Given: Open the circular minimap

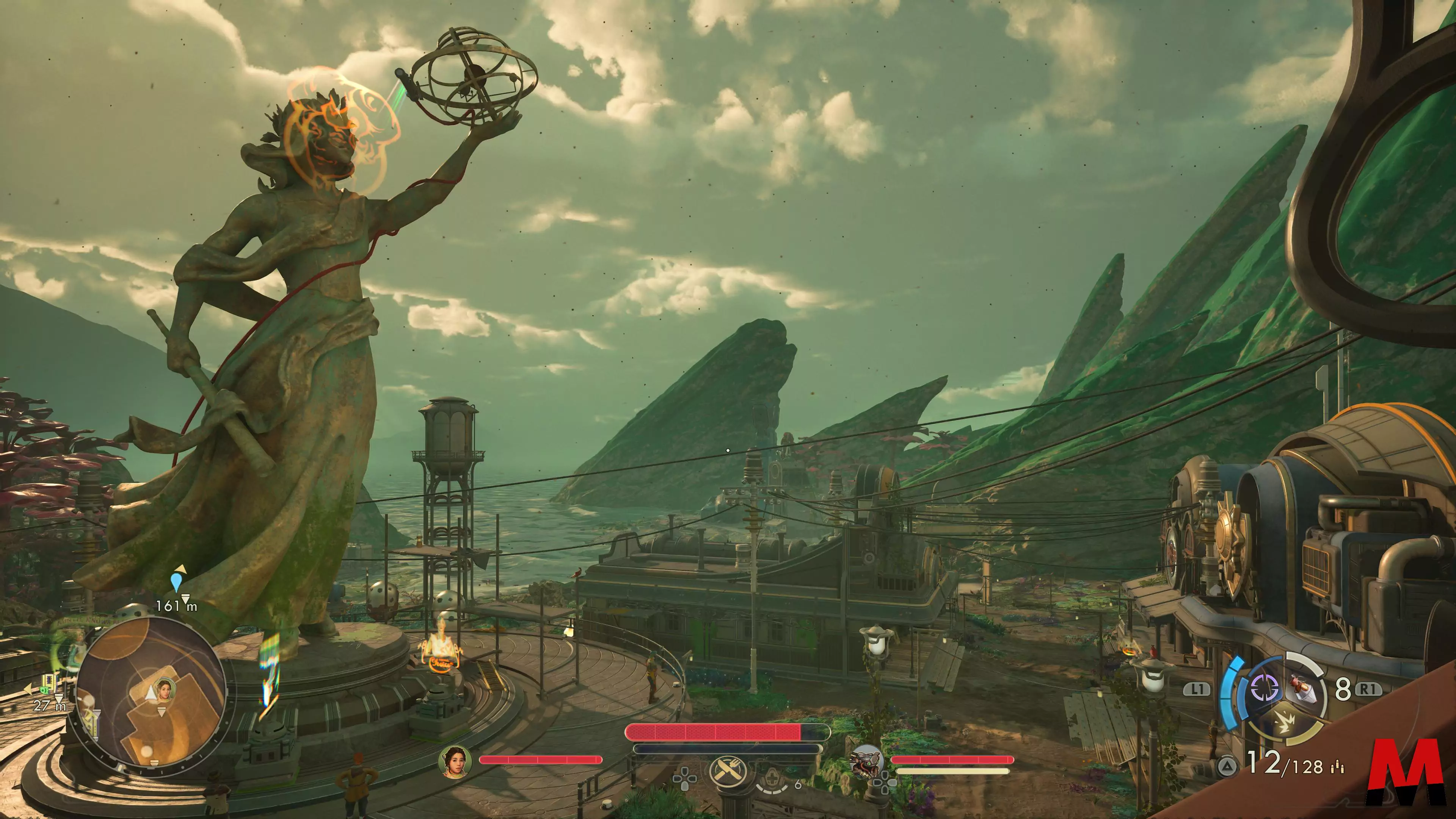Looking at the screenshot, I should (151, 693).
